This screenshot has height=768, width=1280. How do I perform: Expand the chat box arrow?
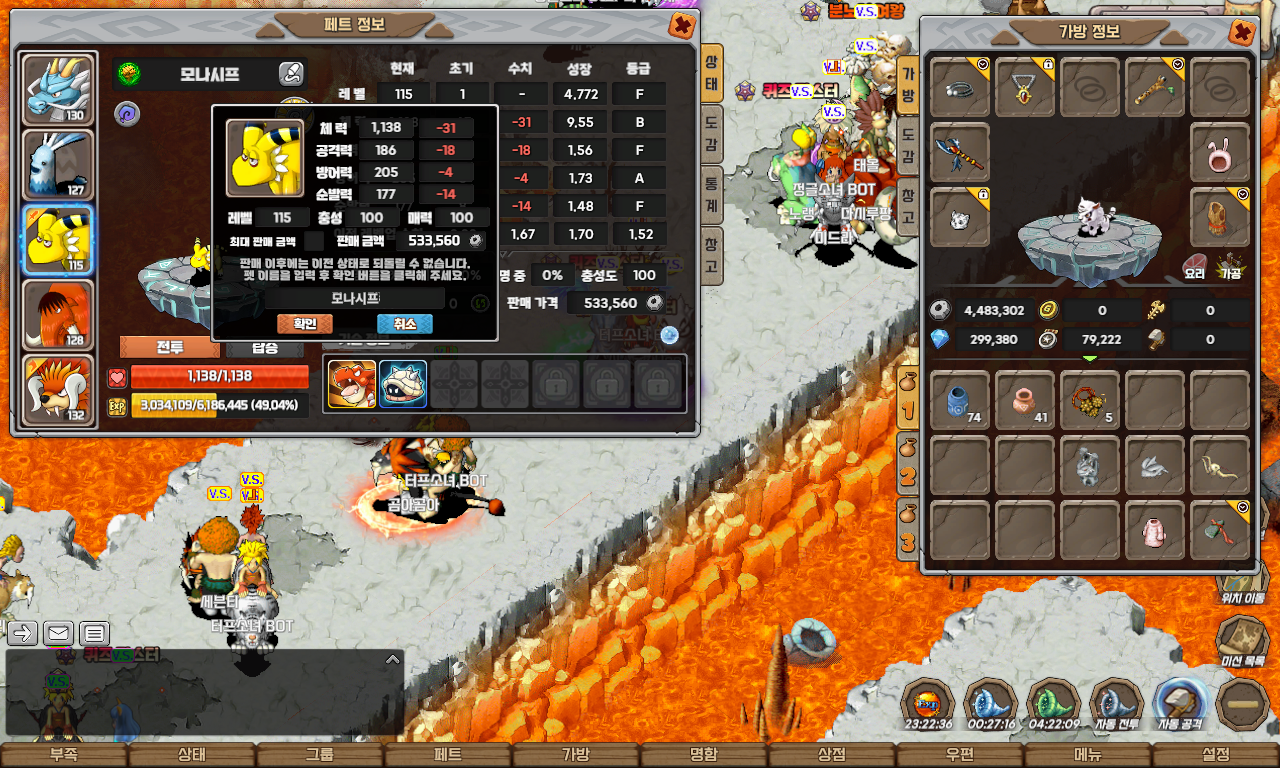(x=393, y=659)
